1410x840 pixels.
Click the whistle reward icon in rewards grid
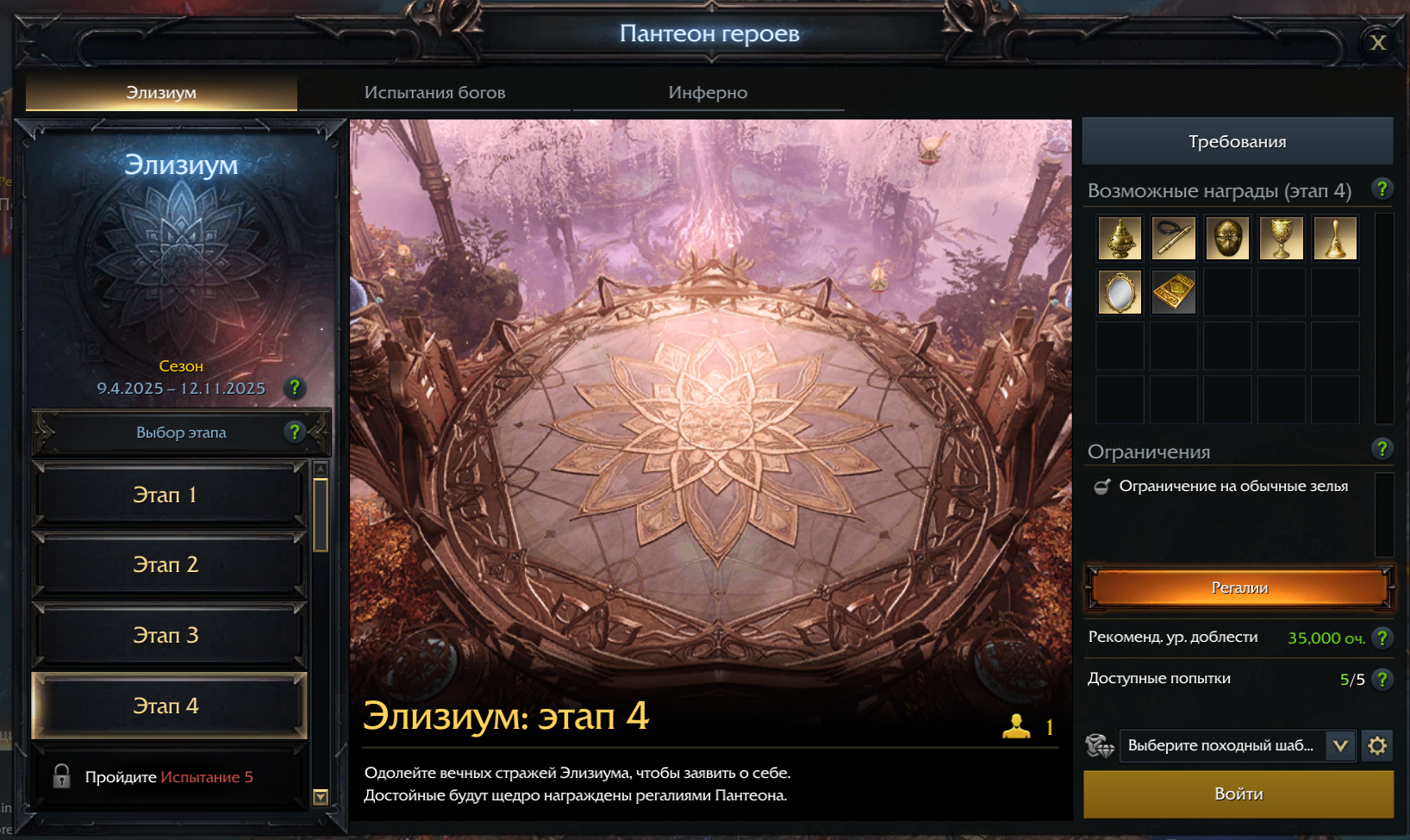(x=1173, y=239)
